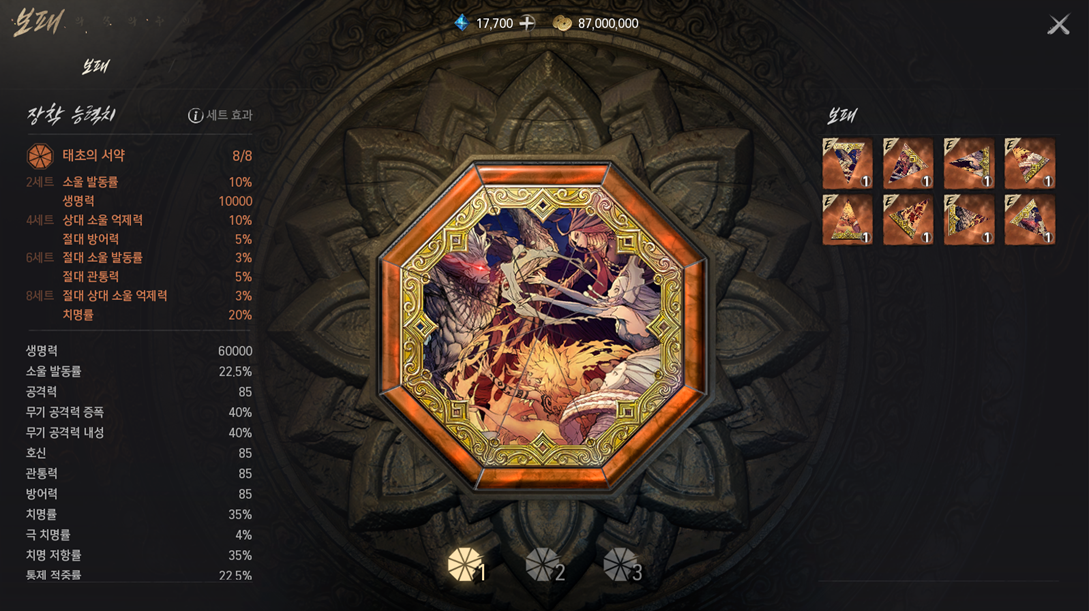This screenshot has height=611, width=1089.
Task: Select the downward-pointing triangle shield piece
Action: (847, 163)
